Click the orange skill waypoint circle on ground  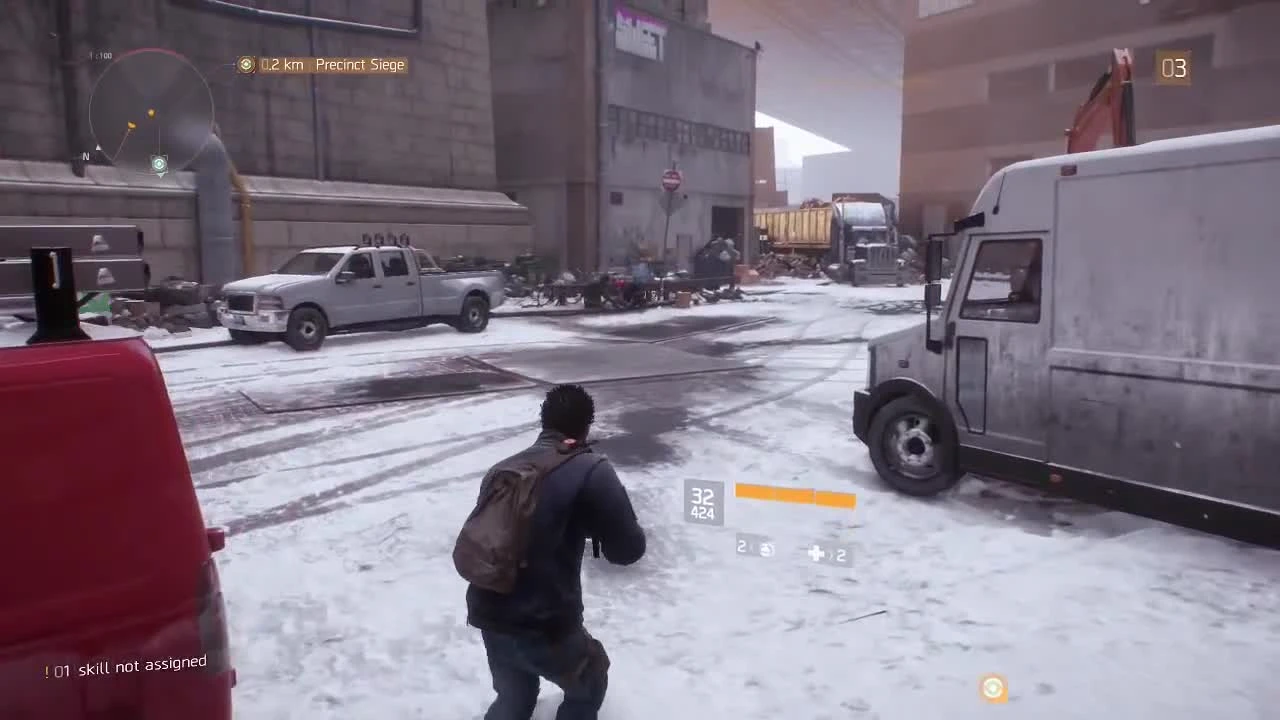(992, 689)
